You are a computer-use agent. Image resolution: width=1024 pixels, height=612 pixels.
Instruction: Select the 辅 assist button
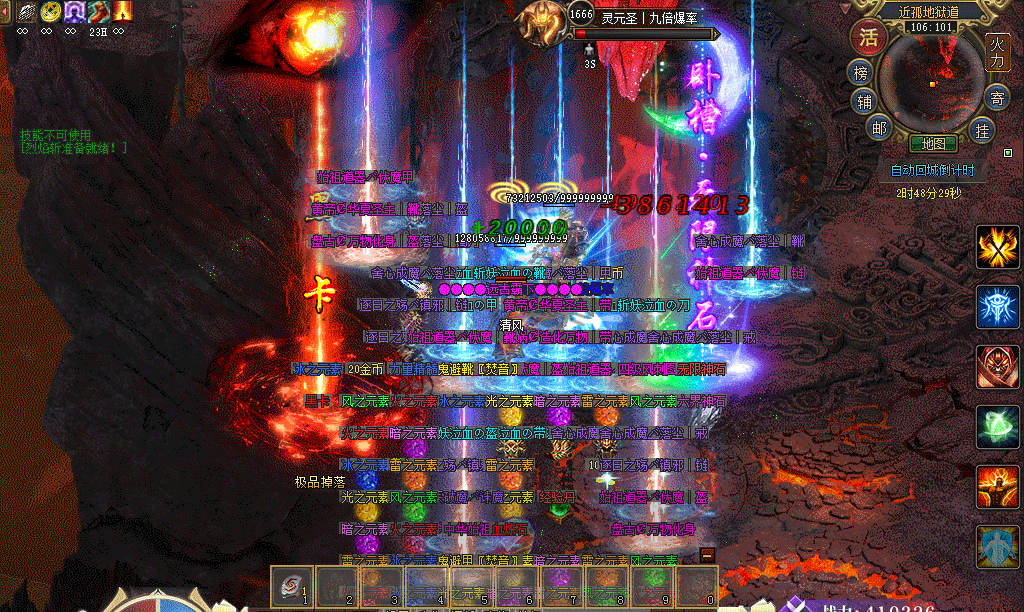864,101
